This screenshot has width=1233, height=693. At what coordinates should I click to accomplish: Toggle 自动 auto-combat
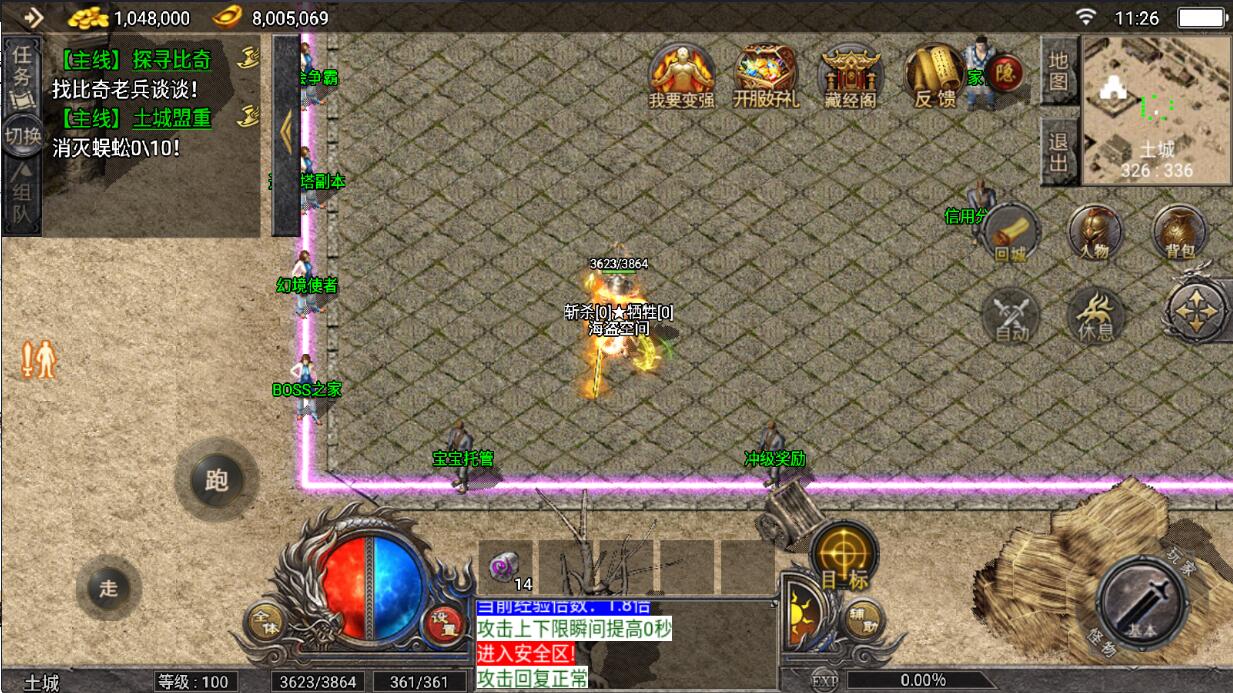coord(1011,316)
